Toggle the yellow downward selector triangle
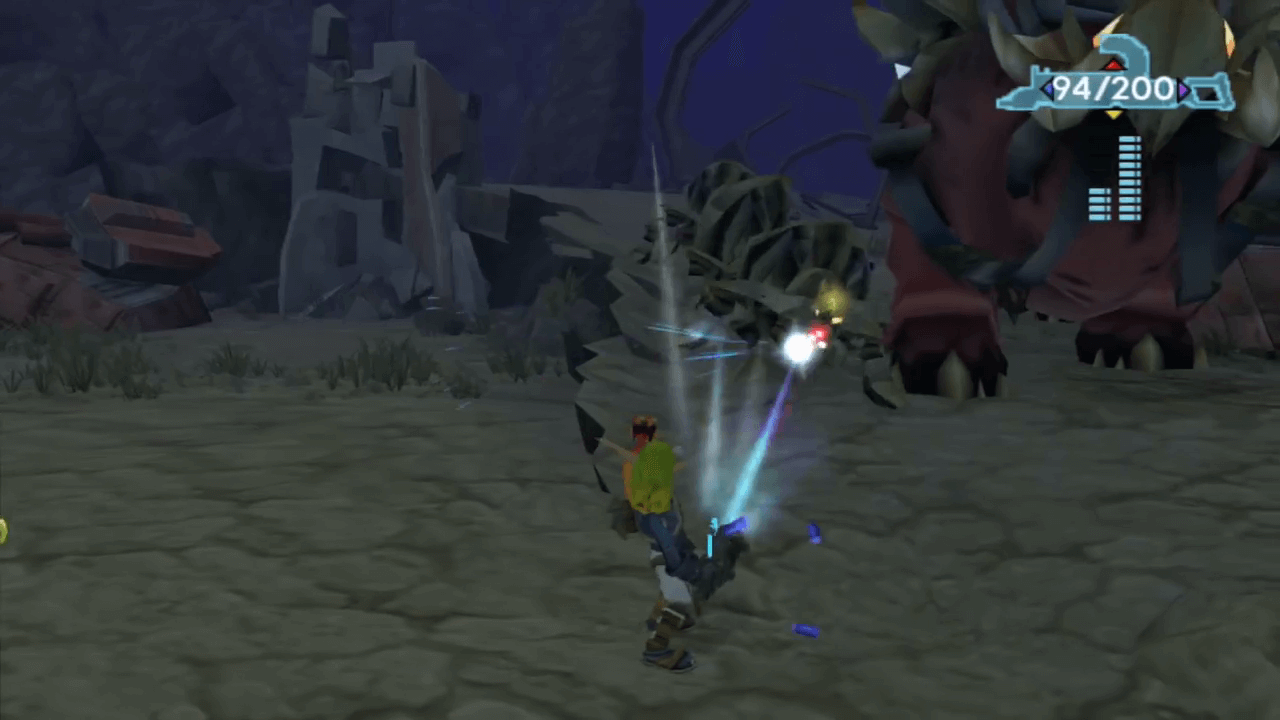This screenshot has height=720, width=1280. (1114, 113)
